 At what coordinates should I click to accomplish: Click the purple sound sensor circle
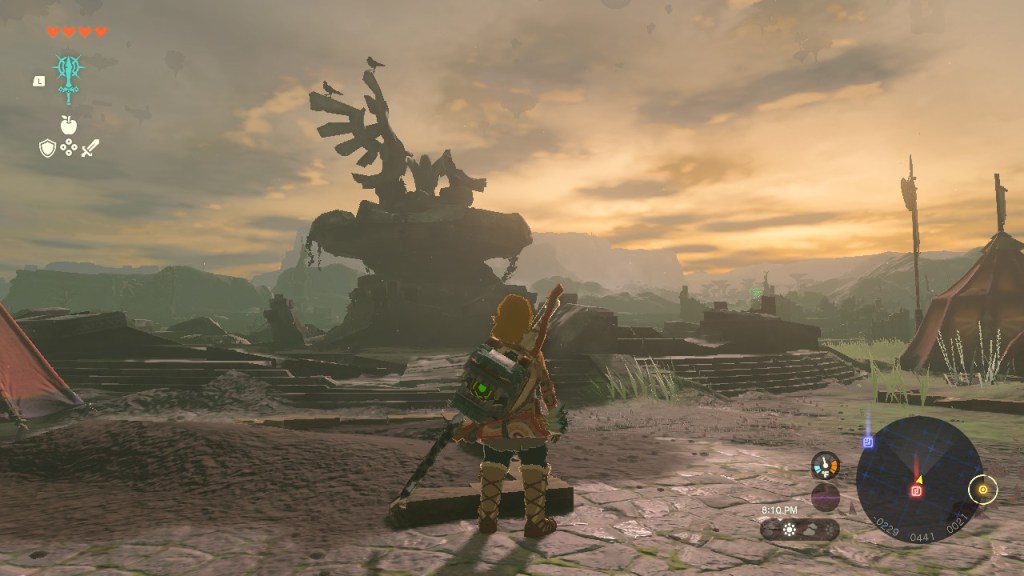coord(825,497)
